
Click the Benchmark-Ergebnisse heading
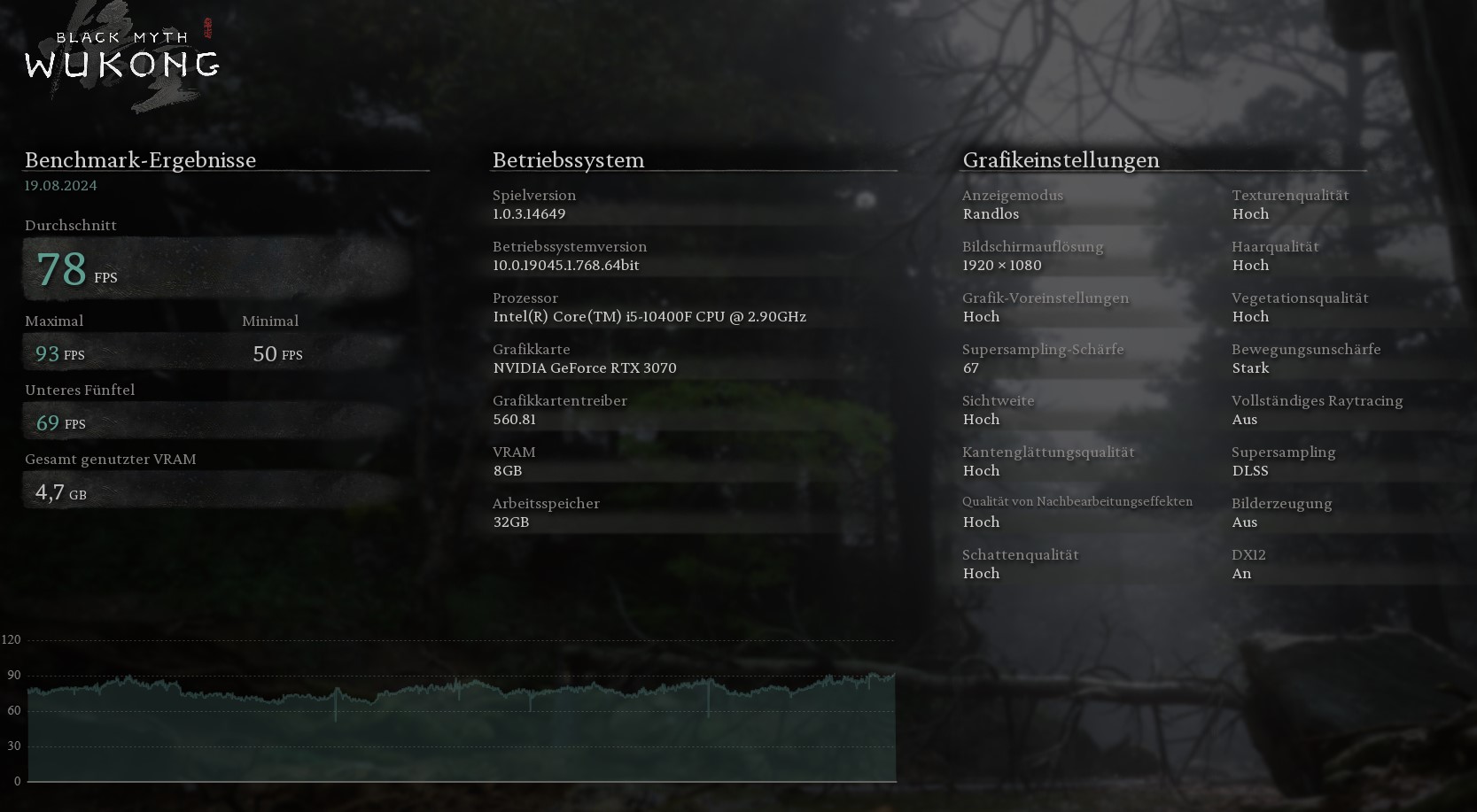click(x=140, y=160)
